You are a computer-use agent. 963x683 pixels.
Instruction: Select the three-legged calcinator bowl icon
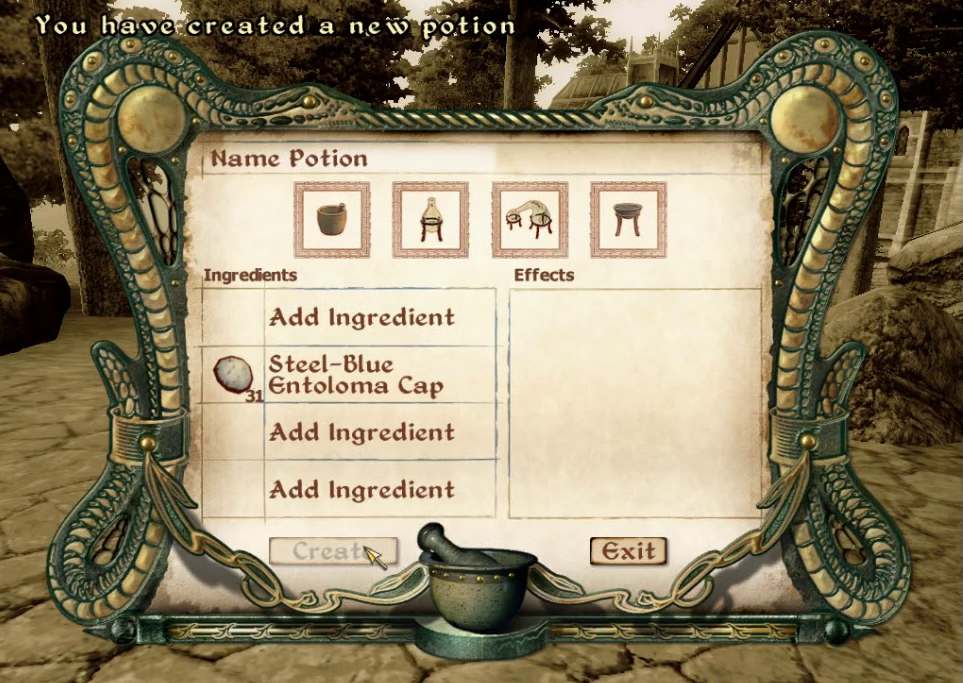point(627,219)
